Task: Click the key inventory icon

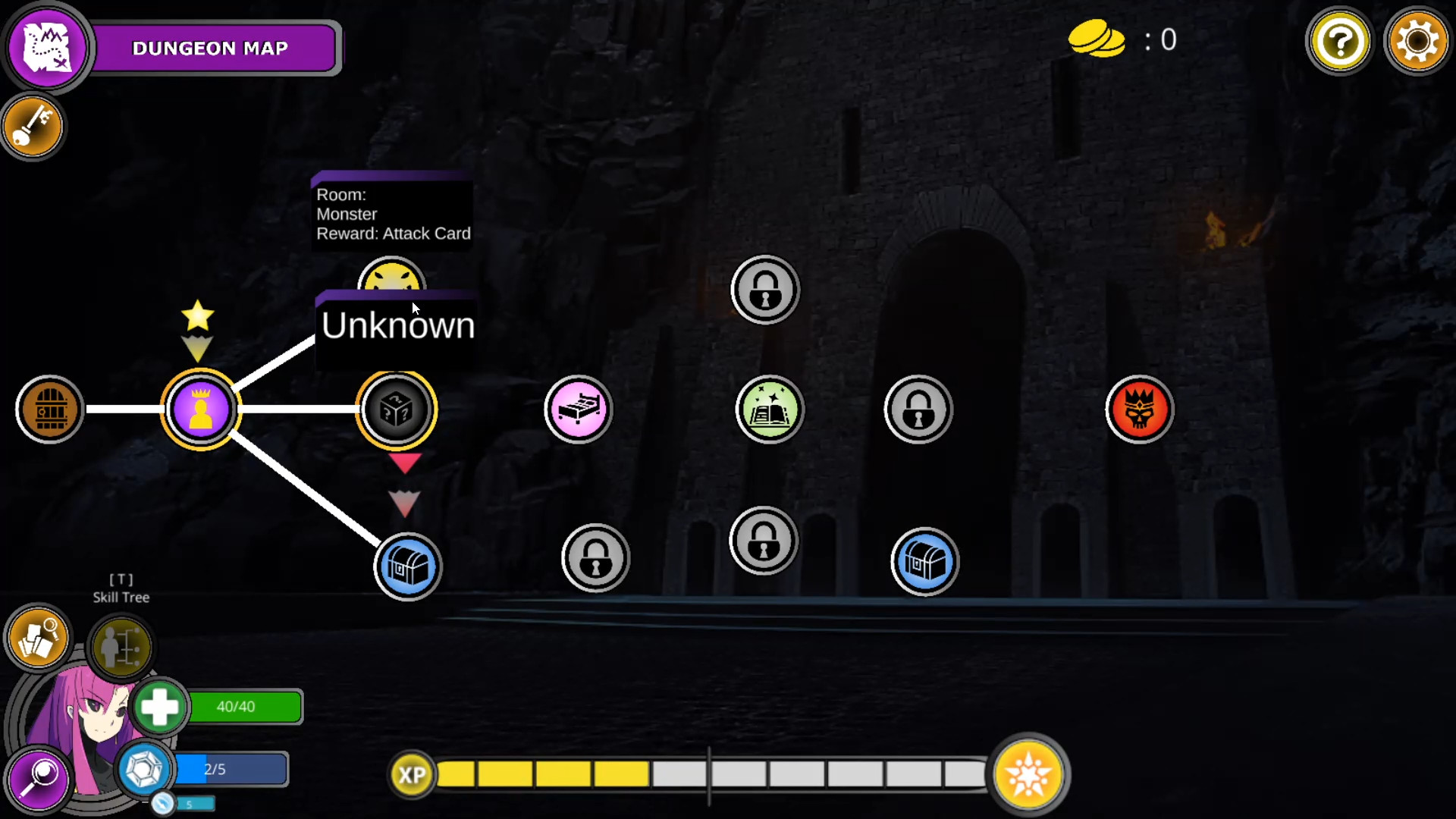Action: point(33,126)
